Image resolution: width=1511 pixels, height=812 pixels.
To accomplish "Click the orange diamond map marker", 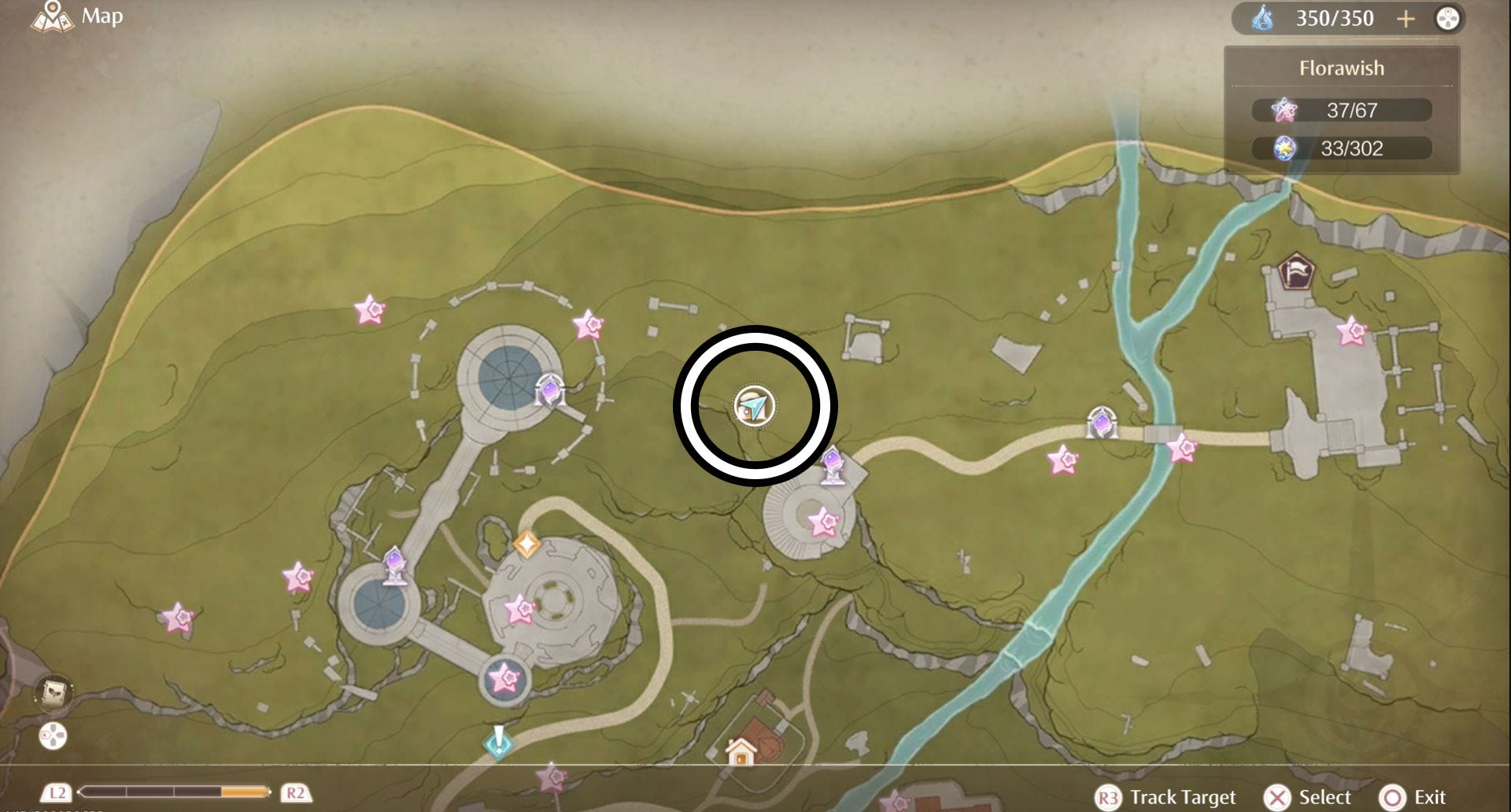I will click(x=526, y=544).
